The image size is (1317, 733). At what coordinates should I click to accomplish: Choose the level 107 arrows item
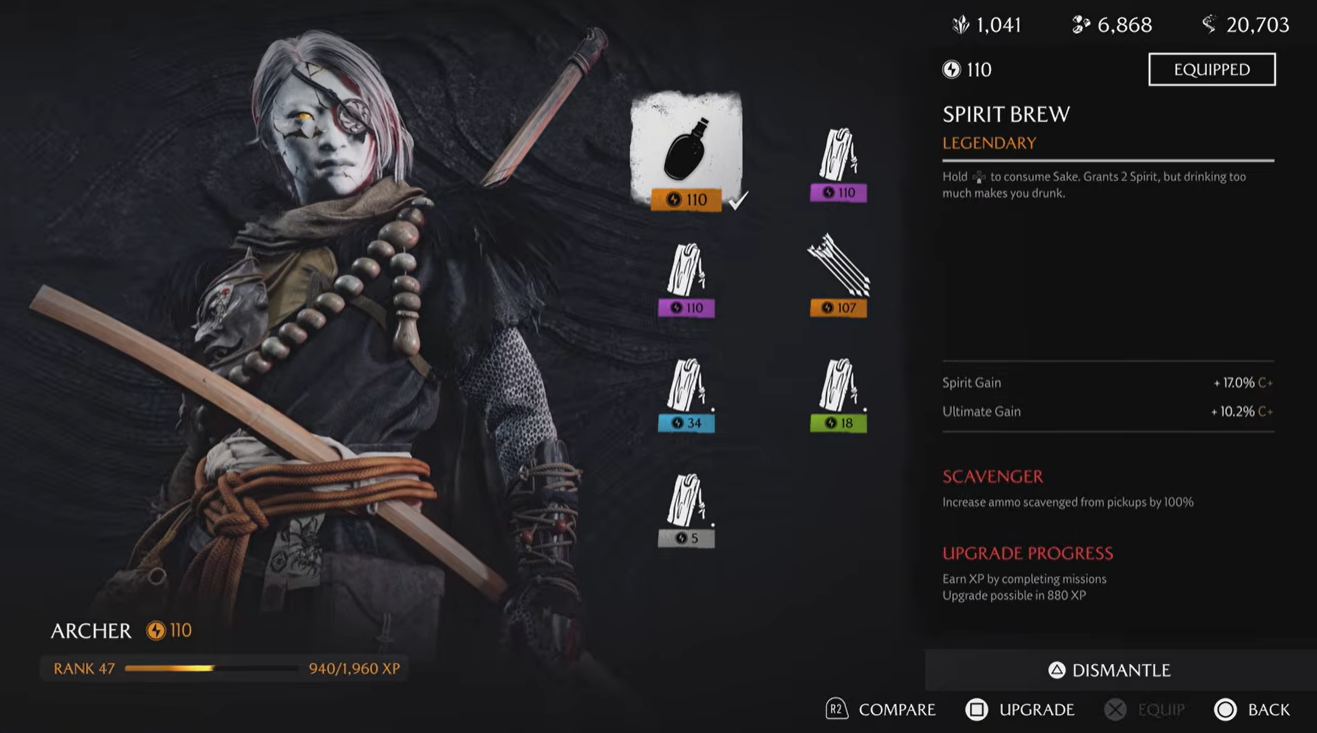(x=838, y=274)
